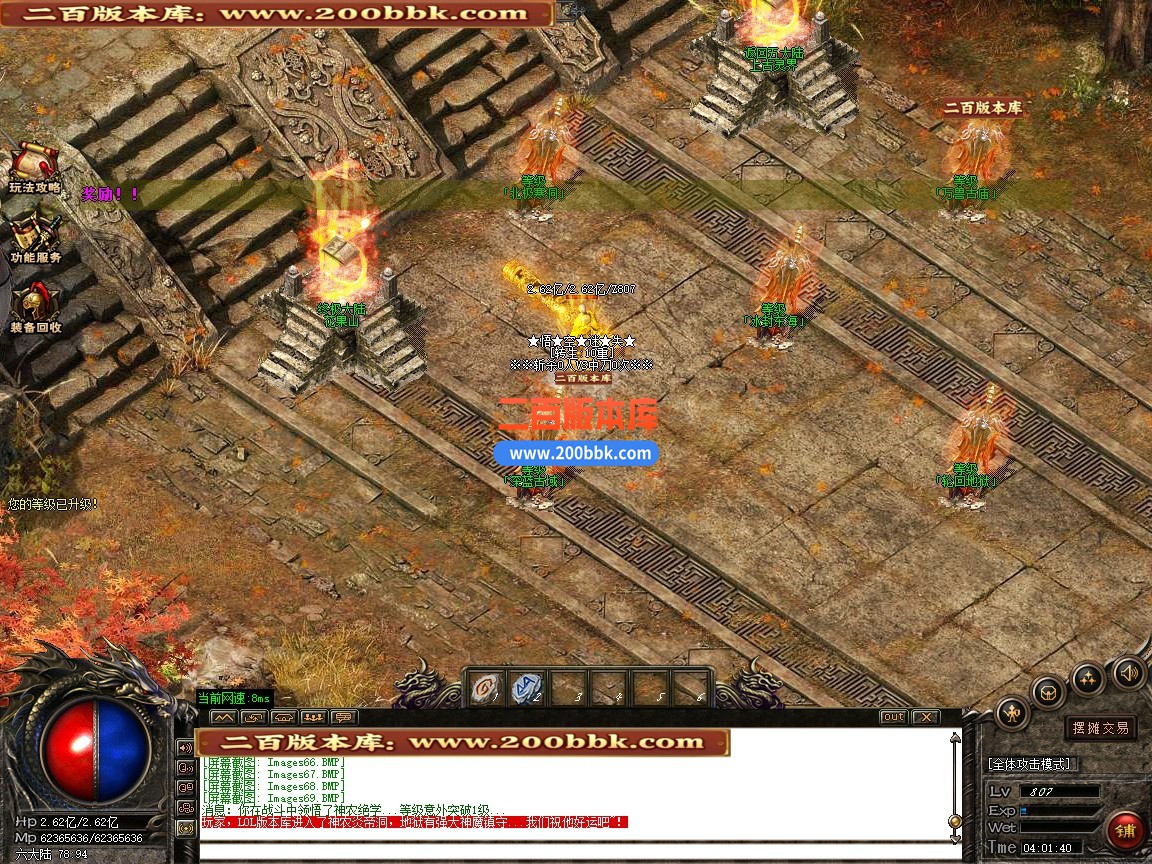1152x864 pixels.
Task: Click the 摆摊交易 stall trade button
Action: (1100, 728)
